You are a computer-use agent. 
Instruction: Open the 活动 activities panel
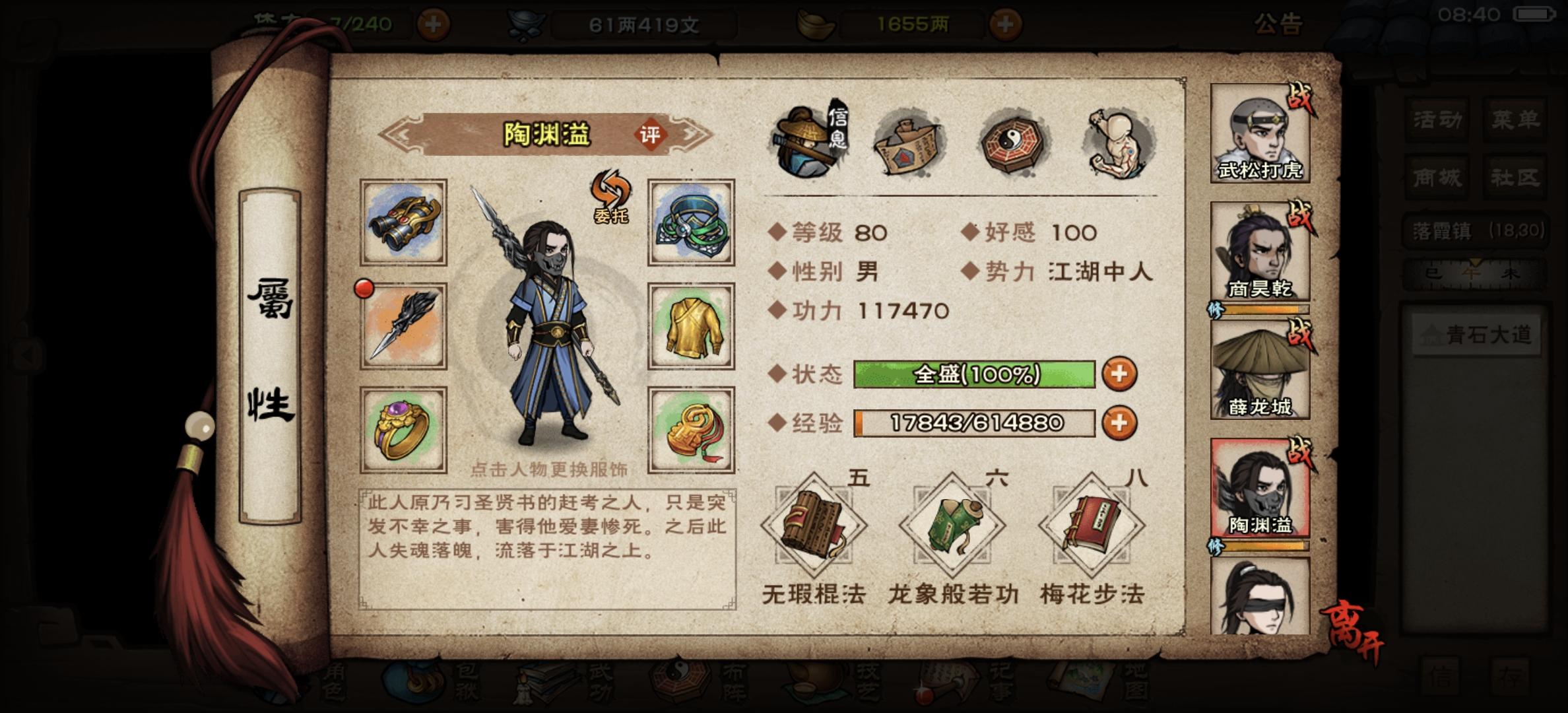click(1436, 119)
